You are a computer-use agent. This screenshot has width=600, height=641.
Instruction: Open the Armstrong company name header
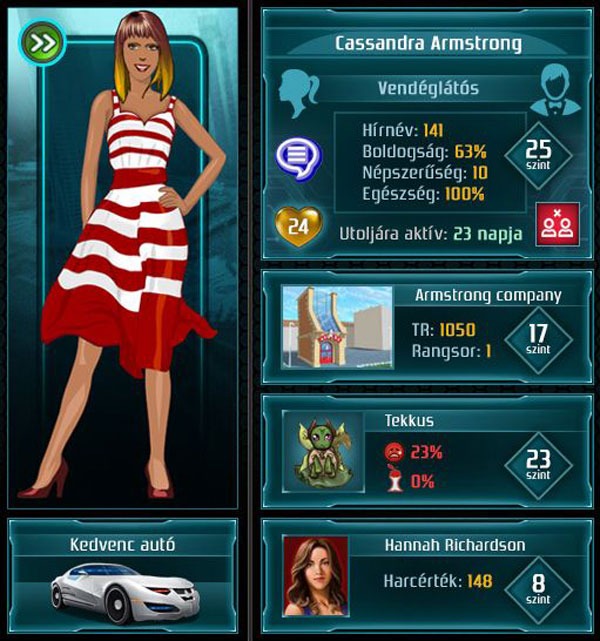coord(487,295)
